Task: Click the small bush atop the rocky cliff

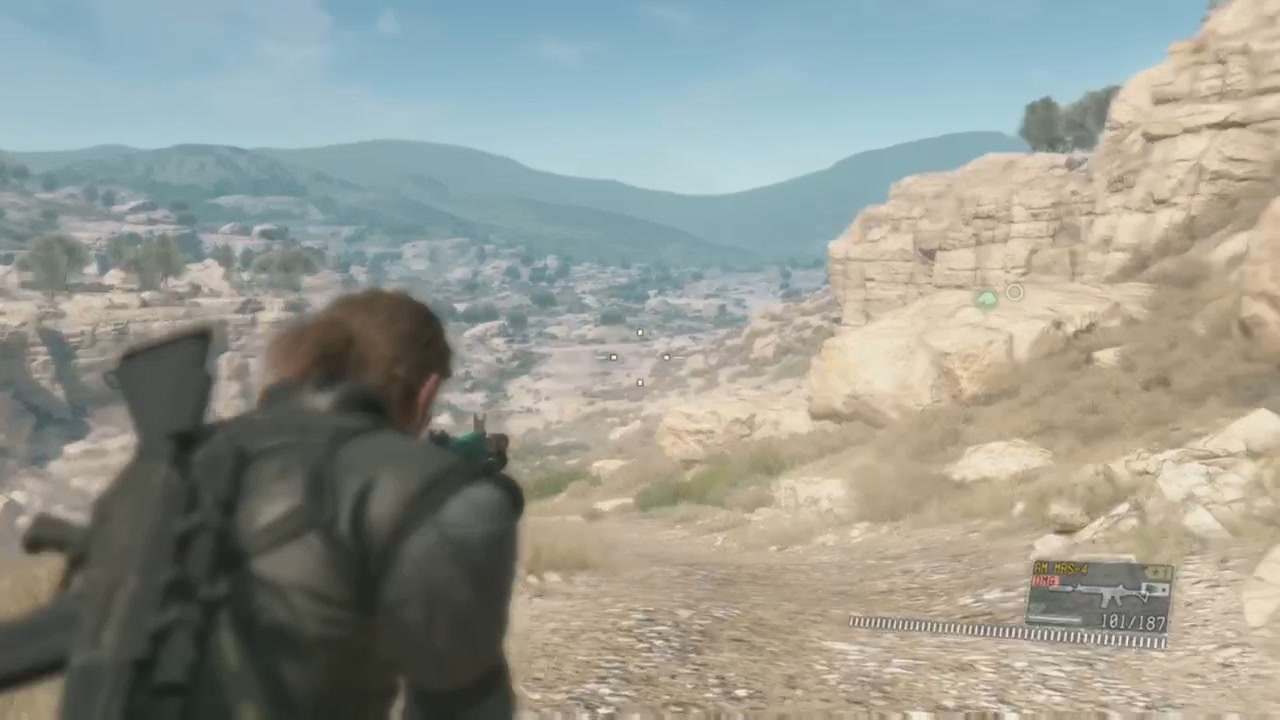Action: click(1050, 120)
